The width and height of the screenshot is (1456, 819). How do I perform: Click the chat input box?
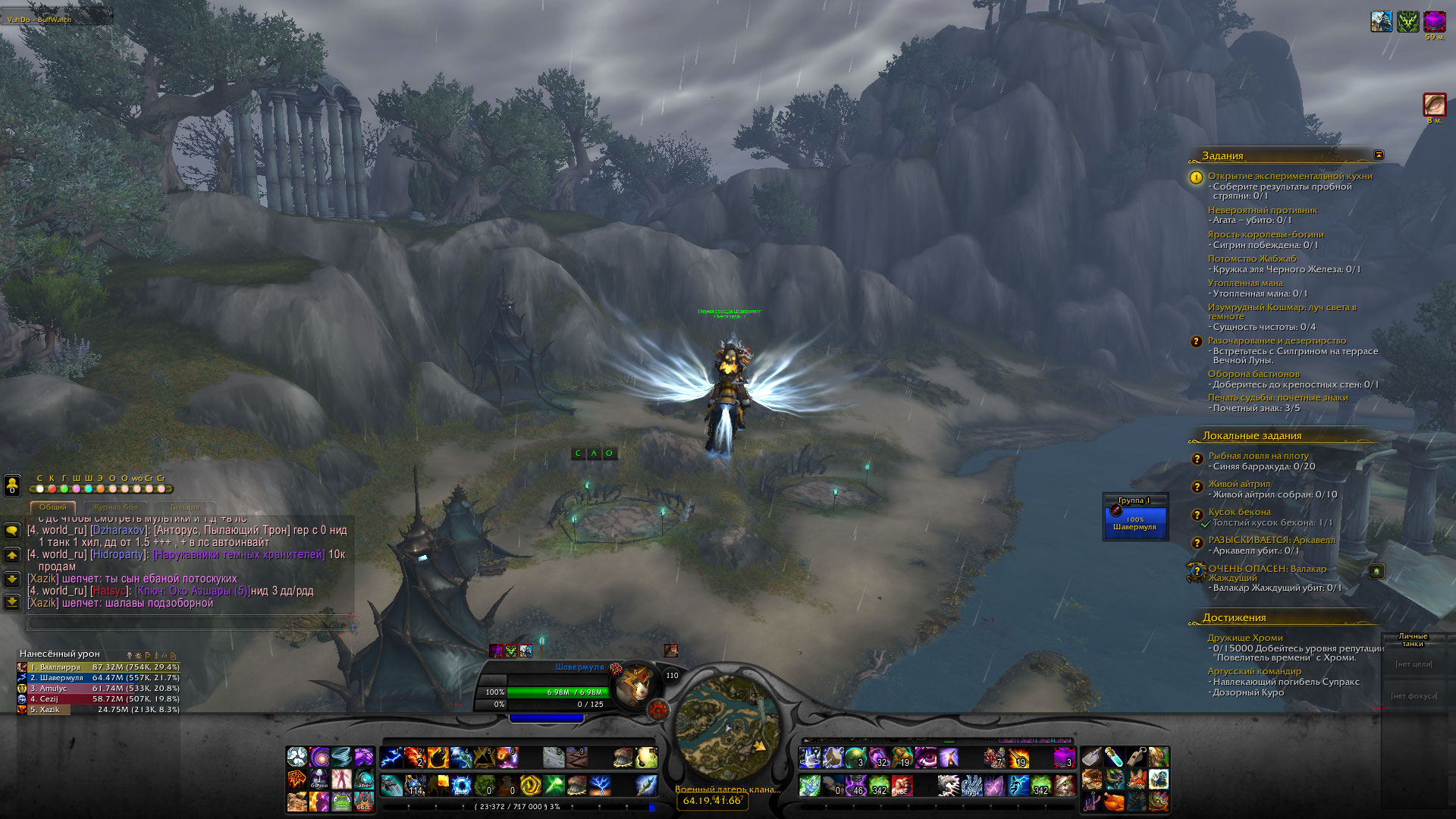190,623
